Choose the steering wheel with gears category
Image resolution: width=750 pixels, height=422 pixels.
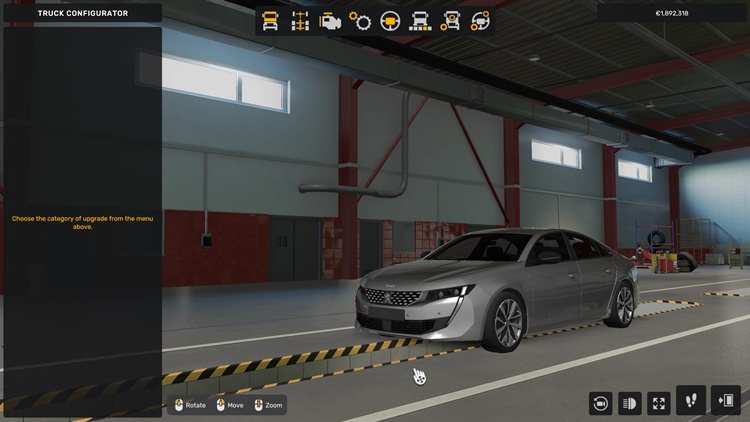tap(481, 20)
